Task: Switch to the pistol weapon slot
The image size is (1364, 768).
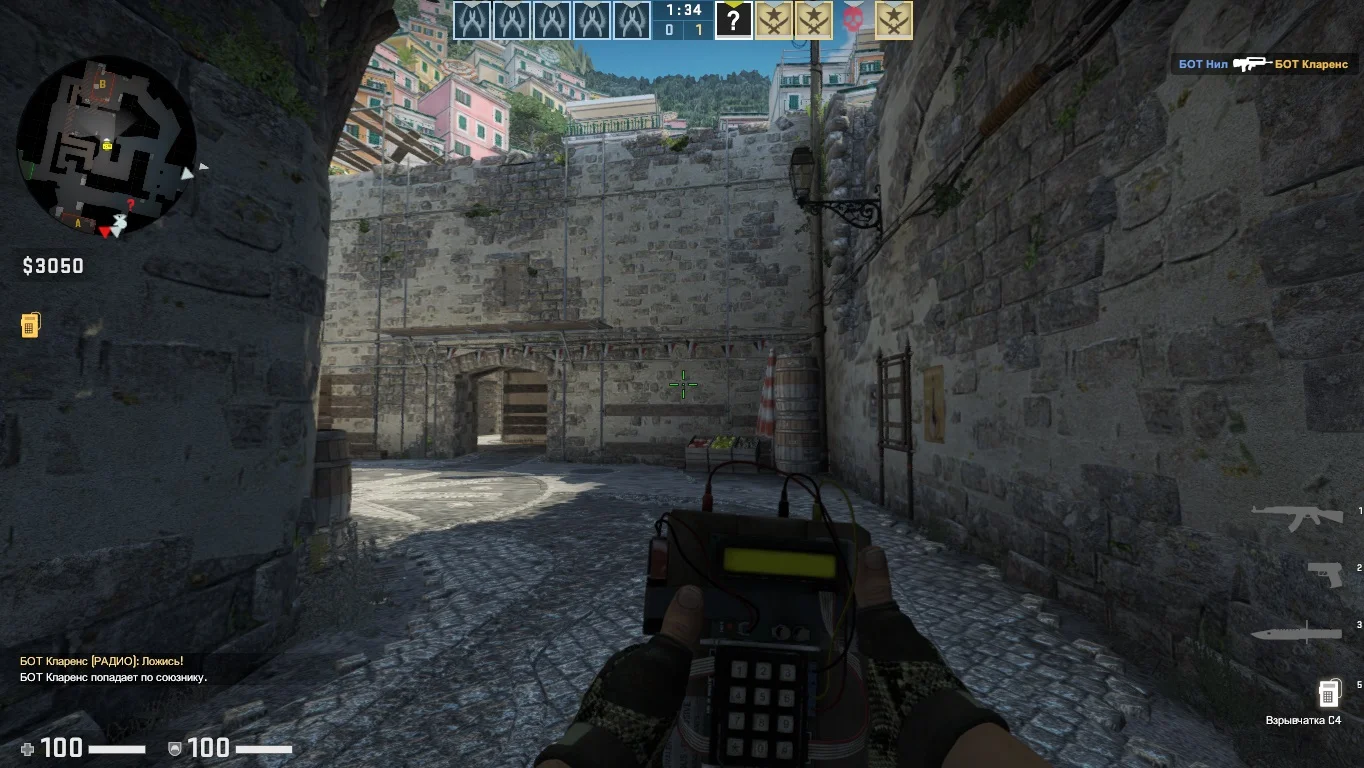Action: coord(1324,573)
